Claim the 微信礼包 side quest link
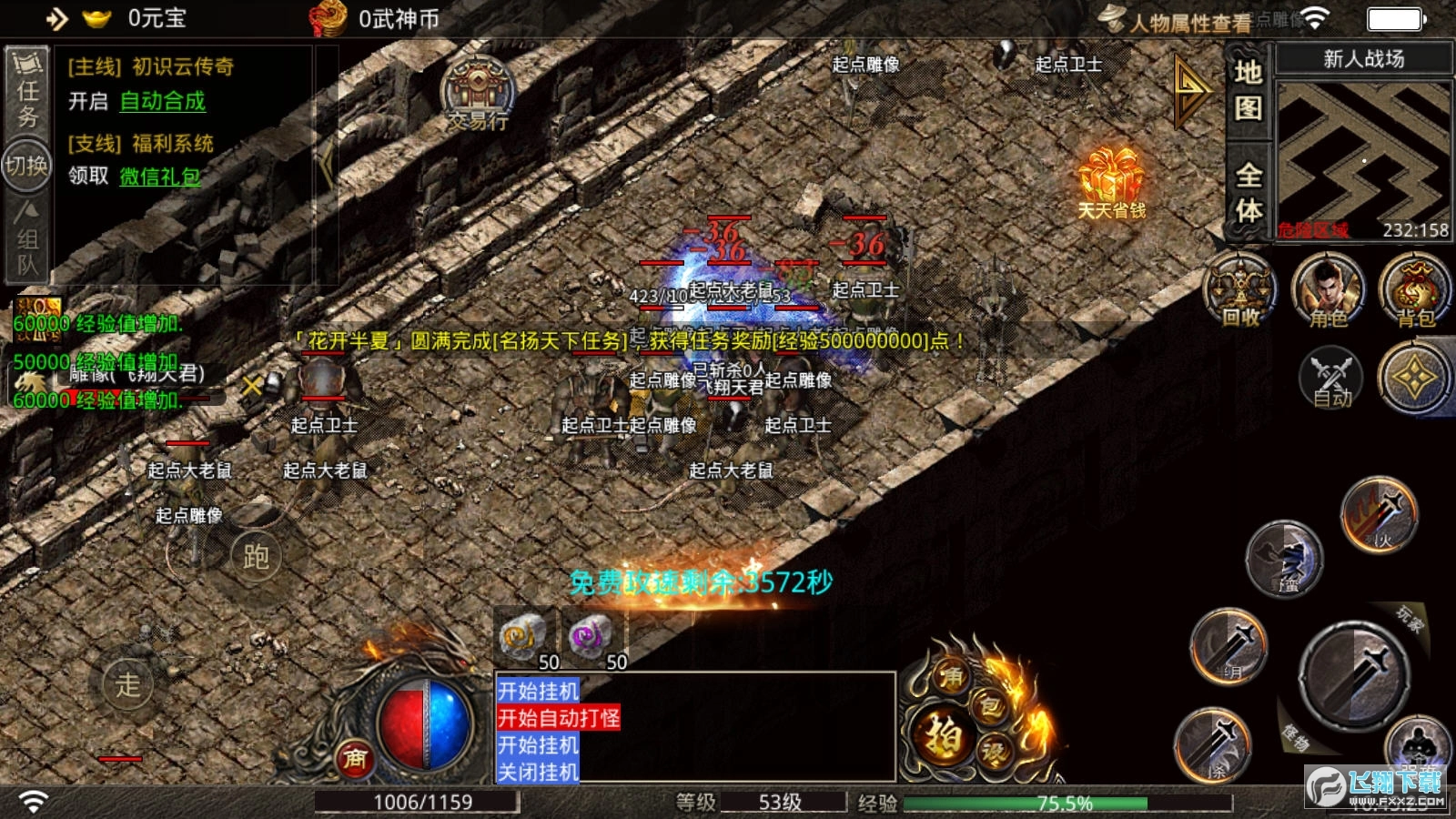Viewport: 1456px width, 819px height. (x=160, y=177)
